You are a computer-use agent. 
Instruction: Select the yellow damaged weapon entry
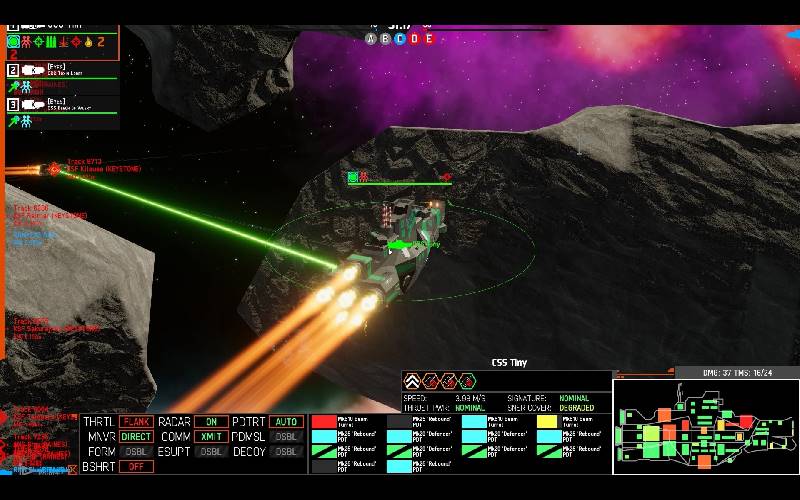[547, 422]
